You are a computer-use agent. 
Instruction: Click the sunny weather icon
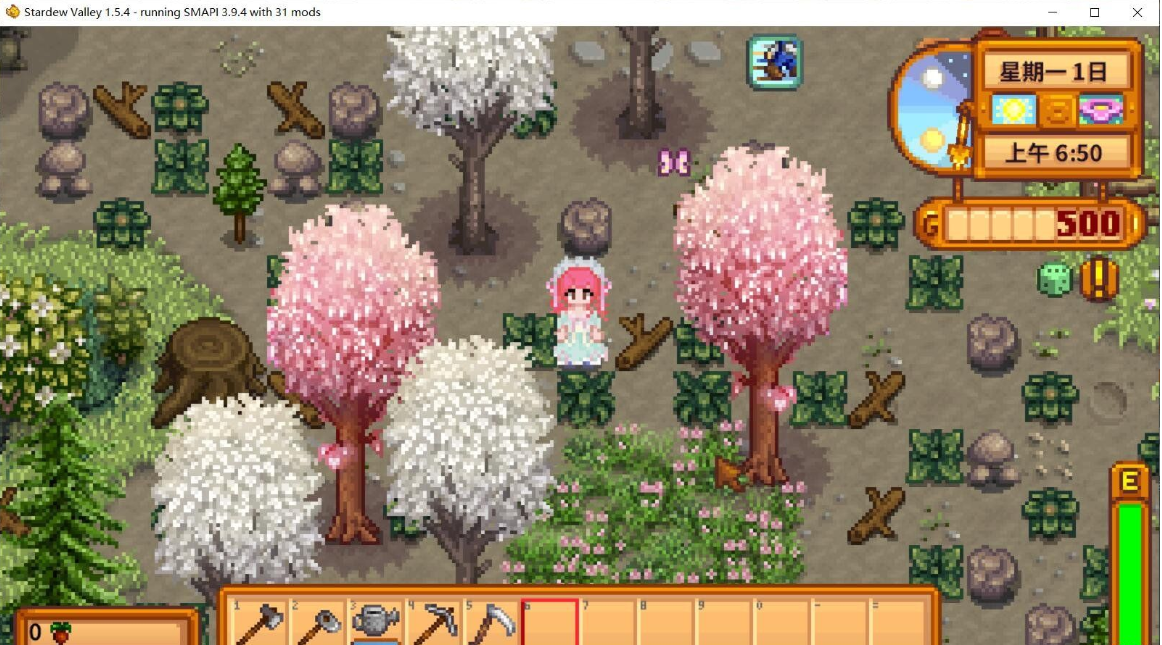point(1012,110)
